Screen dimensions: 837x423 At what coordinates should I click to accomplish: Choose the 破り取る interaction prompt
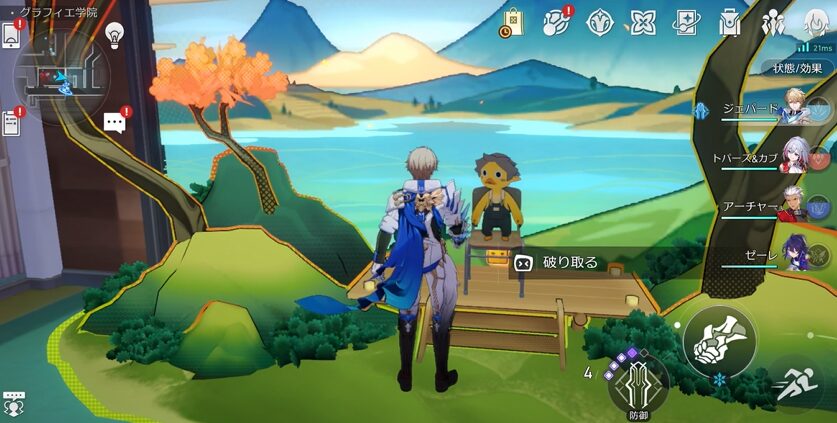[560, 263]
